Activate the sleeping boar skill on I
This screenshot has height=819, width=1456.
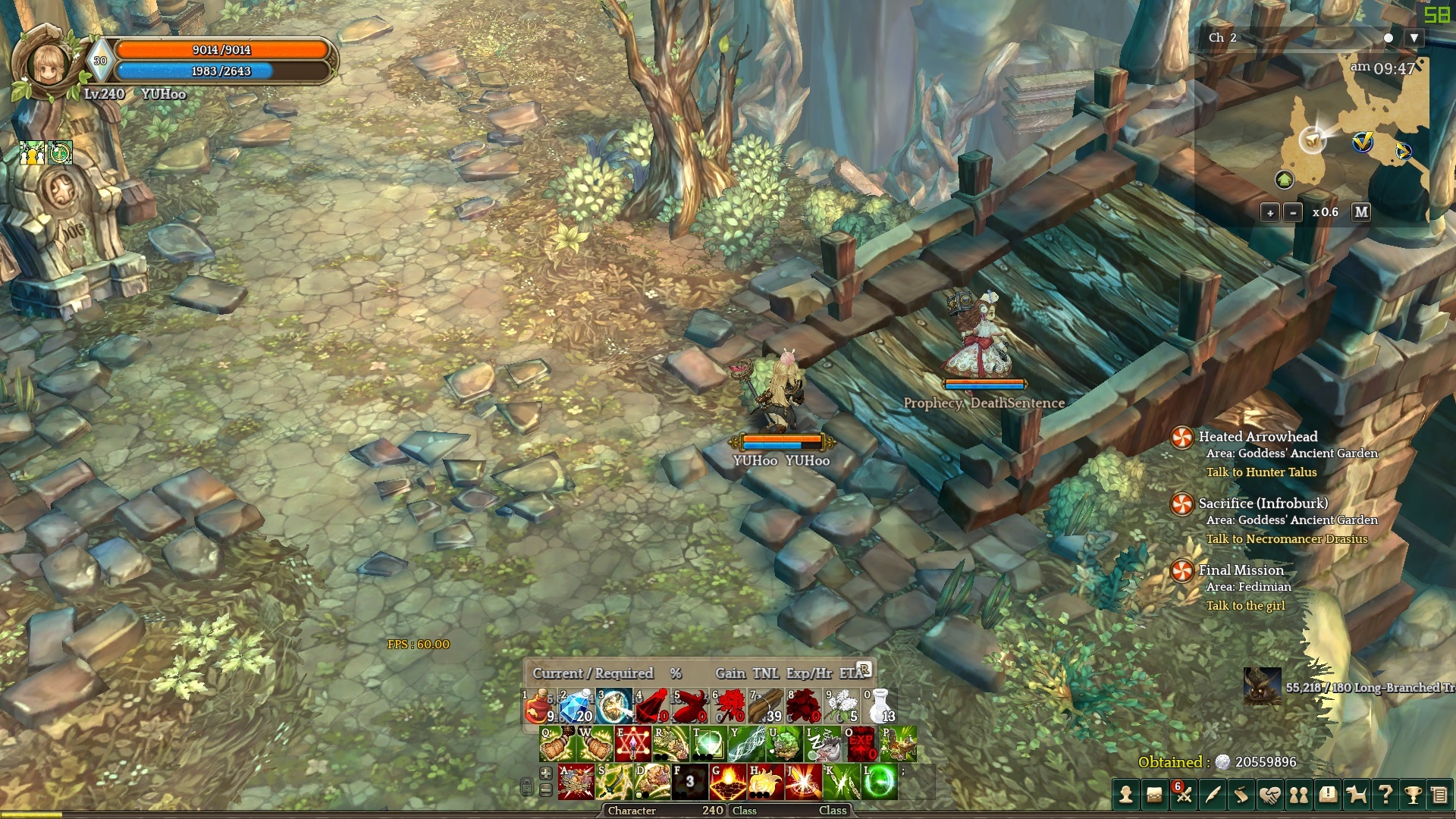pos(823,744)
